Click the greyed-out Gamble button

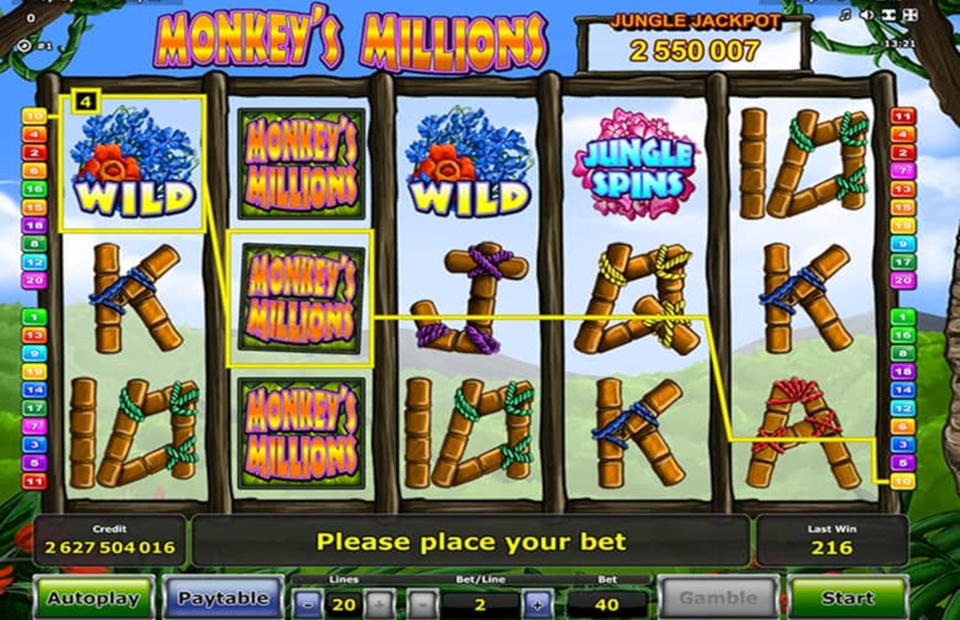click(x=718, y=598)
